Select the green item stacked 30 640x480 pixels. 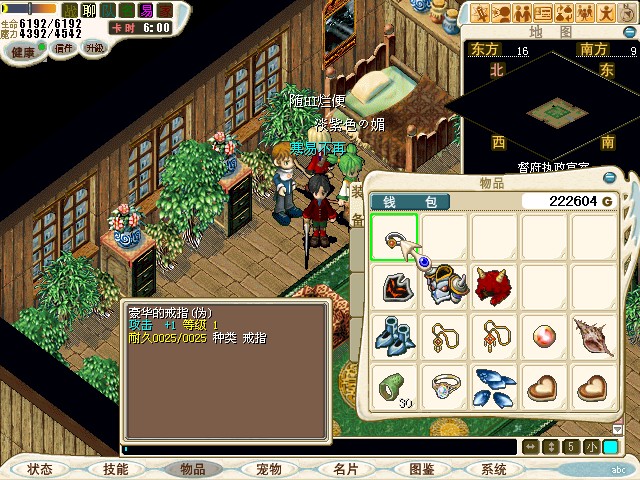click(394, 387)
